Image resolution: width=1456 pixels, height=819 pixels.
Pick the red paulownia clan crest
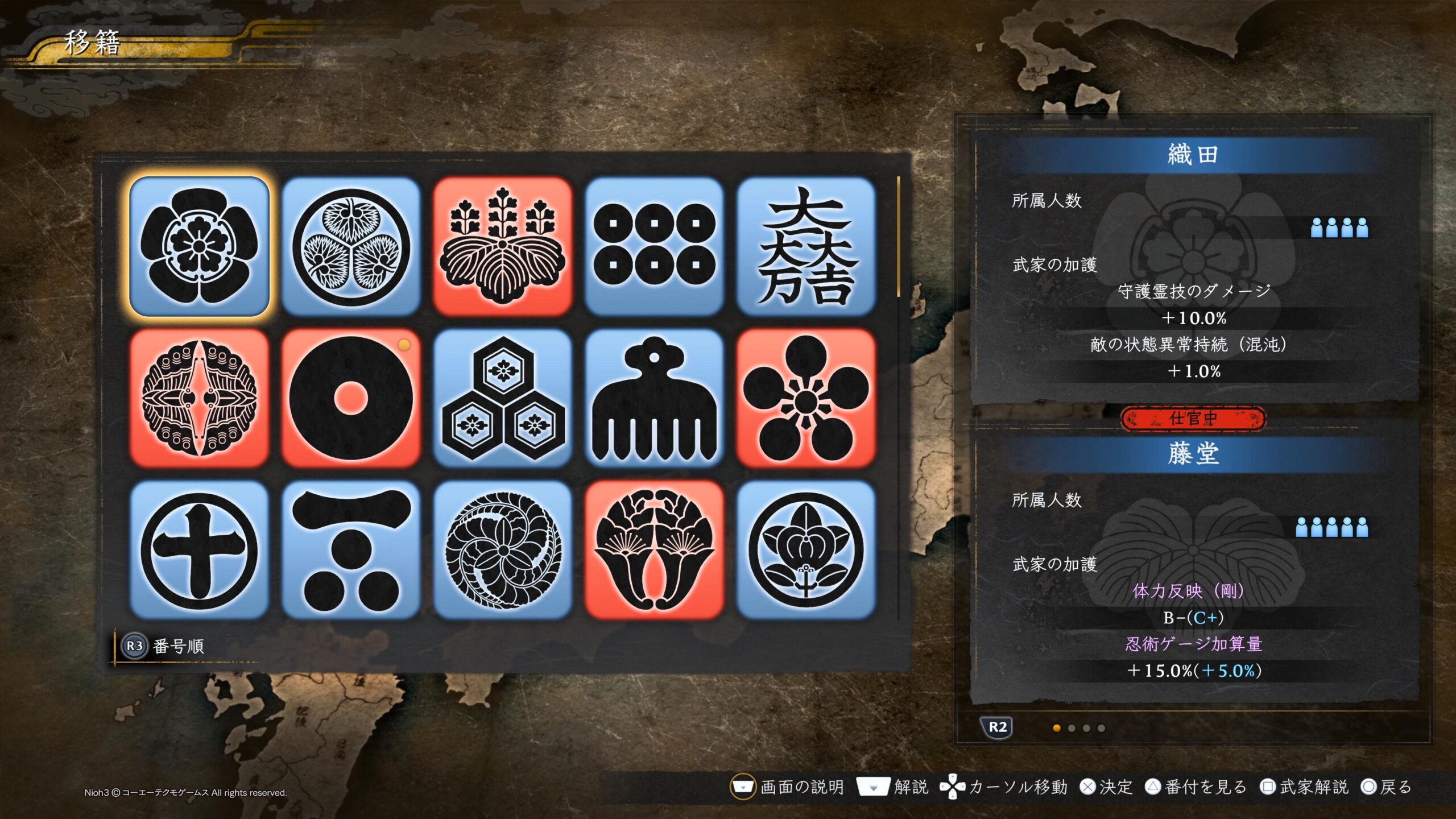click(503, 246)
